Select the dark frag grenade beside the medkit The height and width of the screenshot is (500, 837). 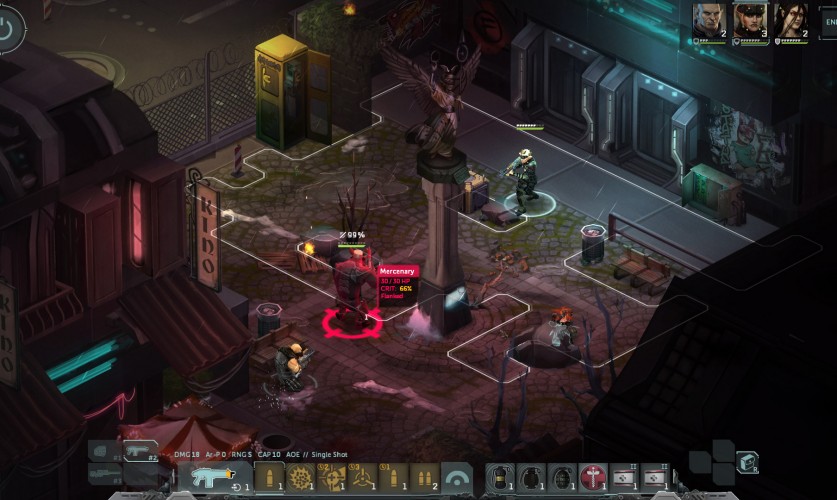click(x=563, y=478)
